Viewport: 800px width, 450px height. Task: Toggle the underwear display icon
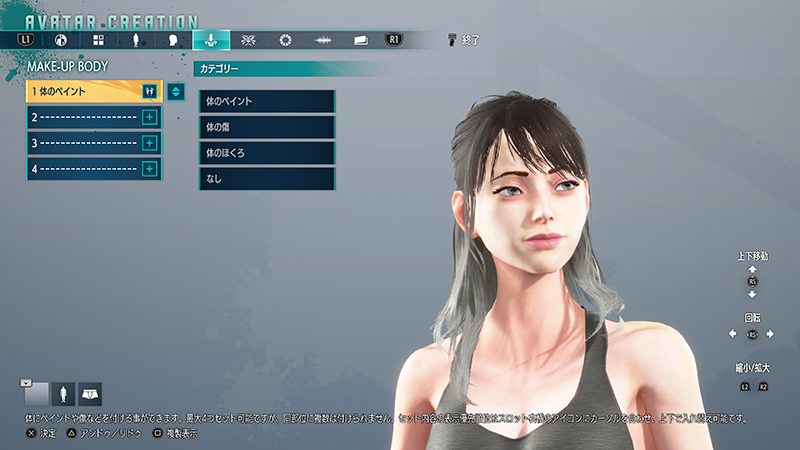coord(90,393)
